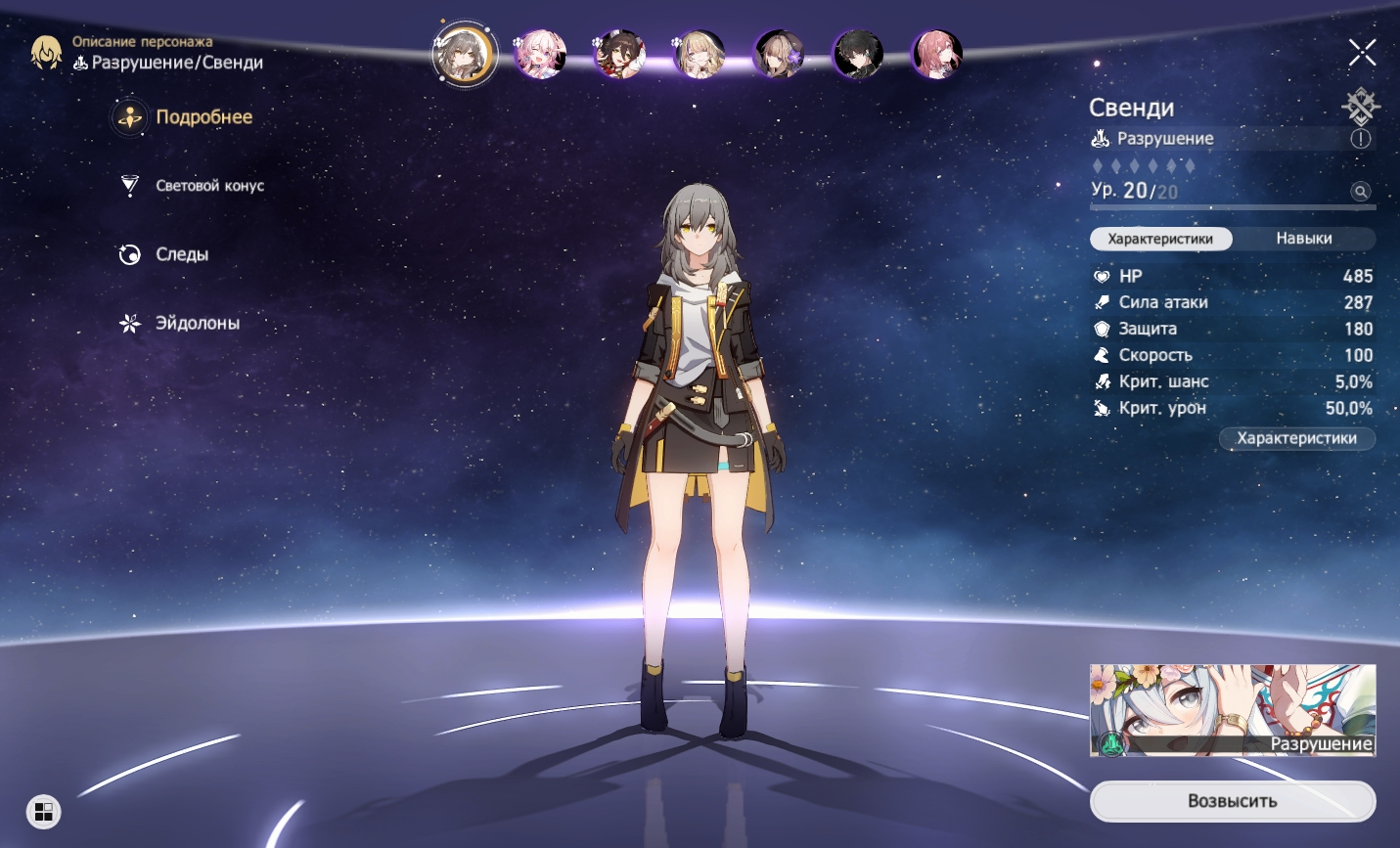Screen dimensions: 1400x848
Task: Switch to the Характеристики tab
Action: pos(1160,239)
